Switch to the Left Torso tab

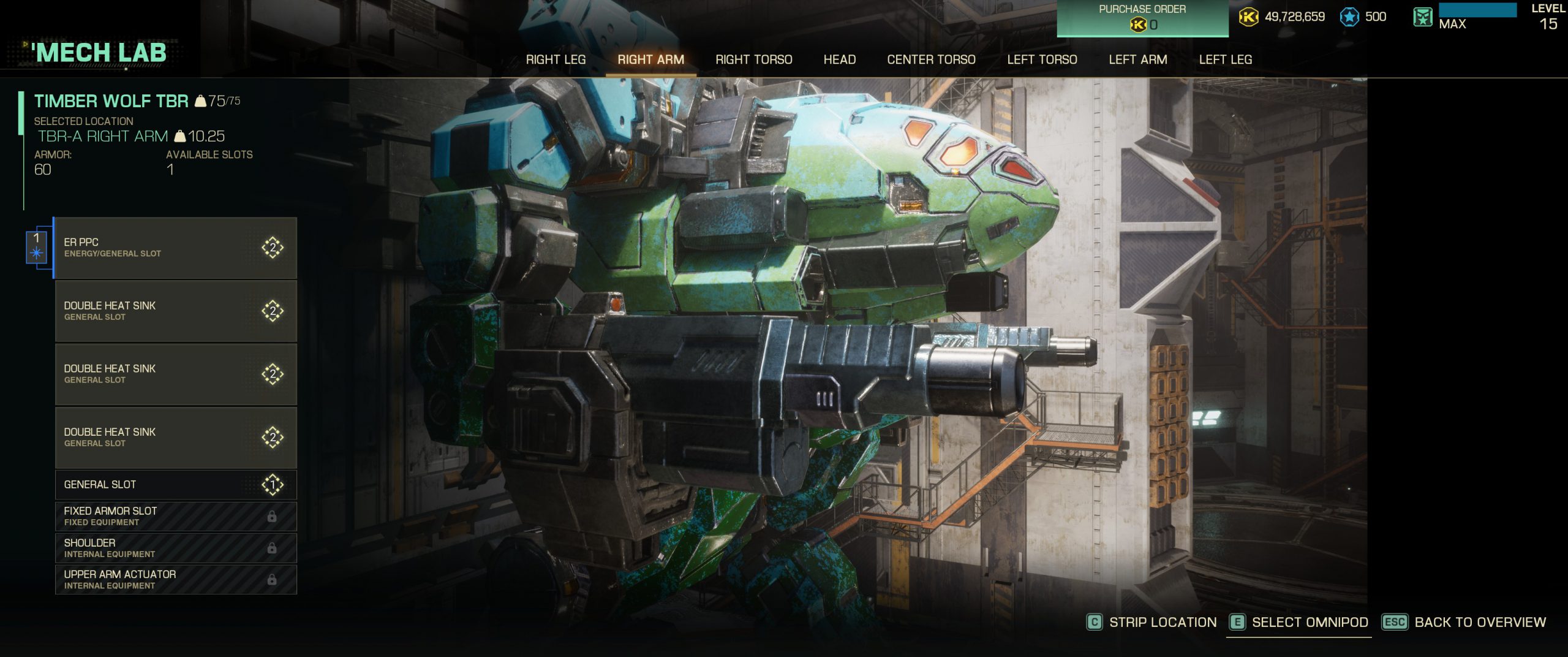coord(1042,59)
